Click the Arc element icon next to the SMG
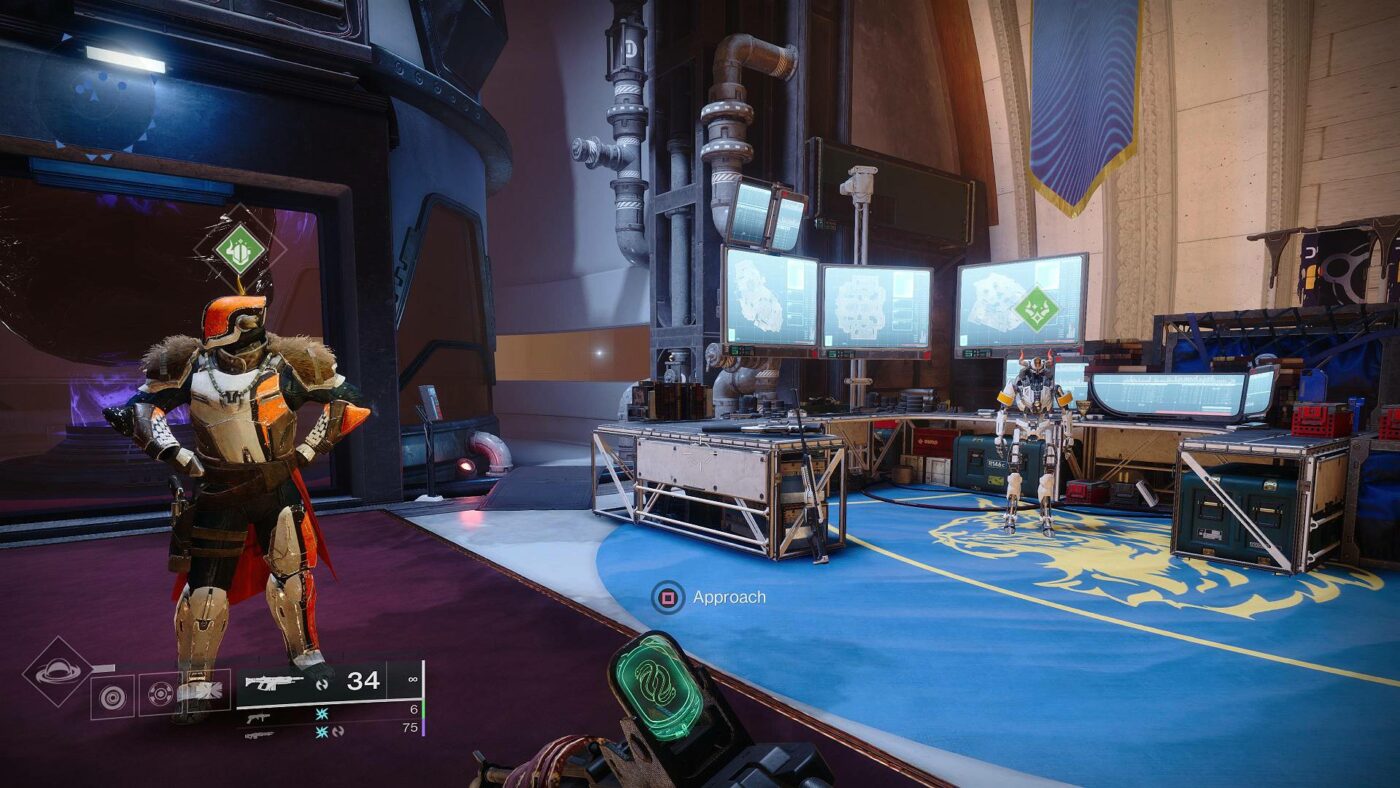 click(x=320, y=715)
